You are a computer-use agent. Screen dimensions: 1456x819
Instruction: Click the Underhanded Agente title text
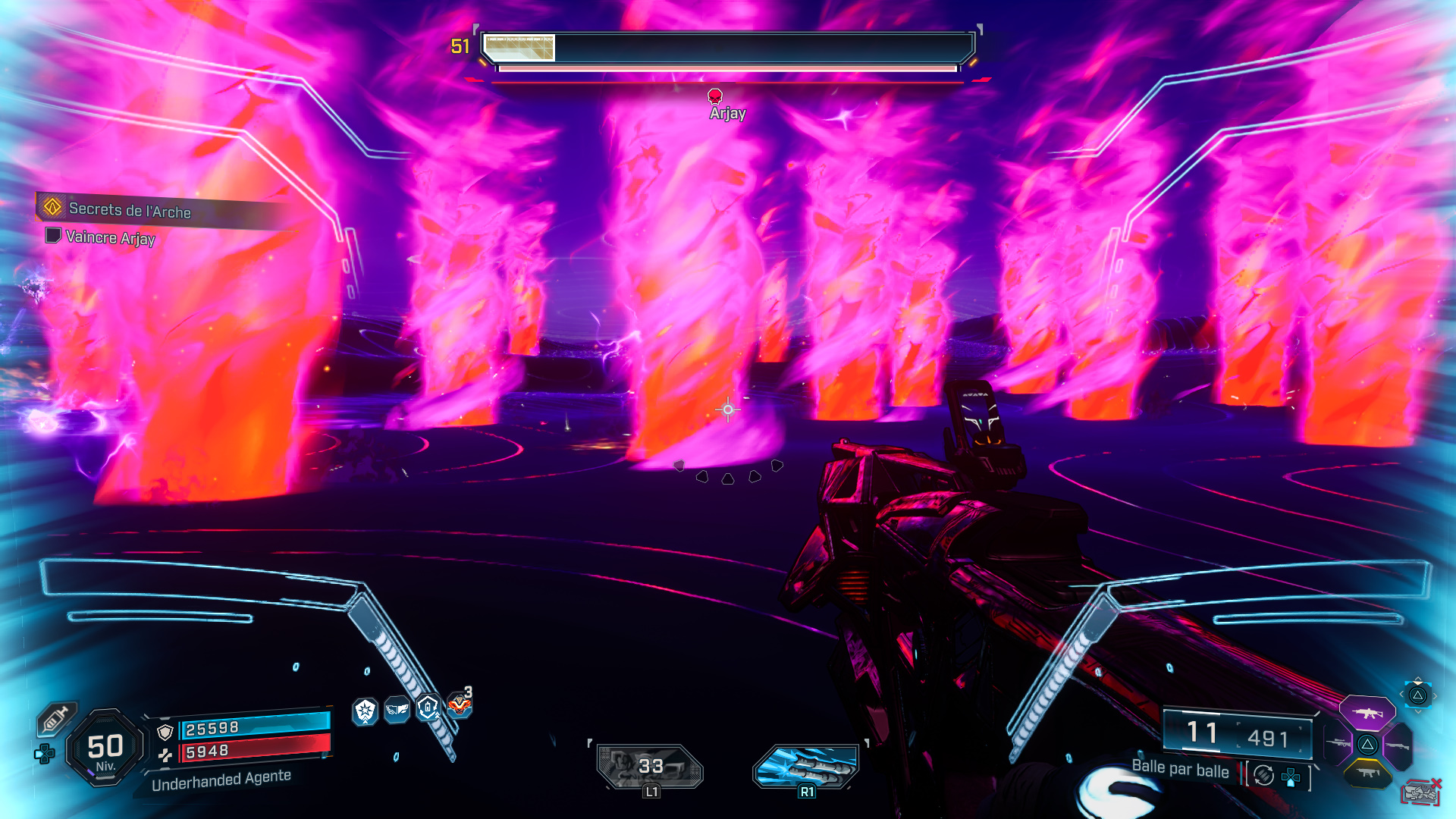221,777
